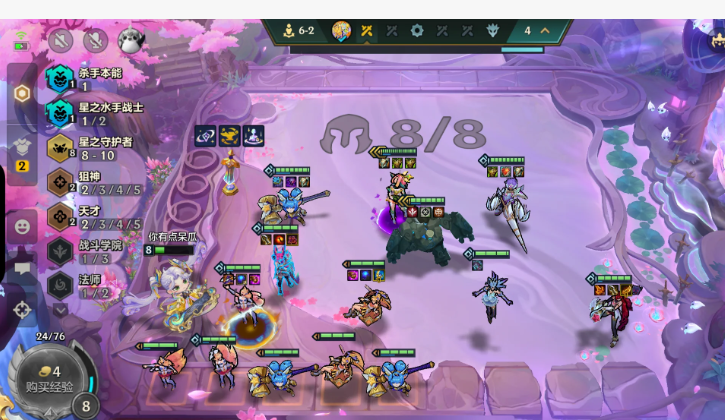Expand the trait list with the down arrow
The width and height of the screenshot is (725, 420).
61,310
